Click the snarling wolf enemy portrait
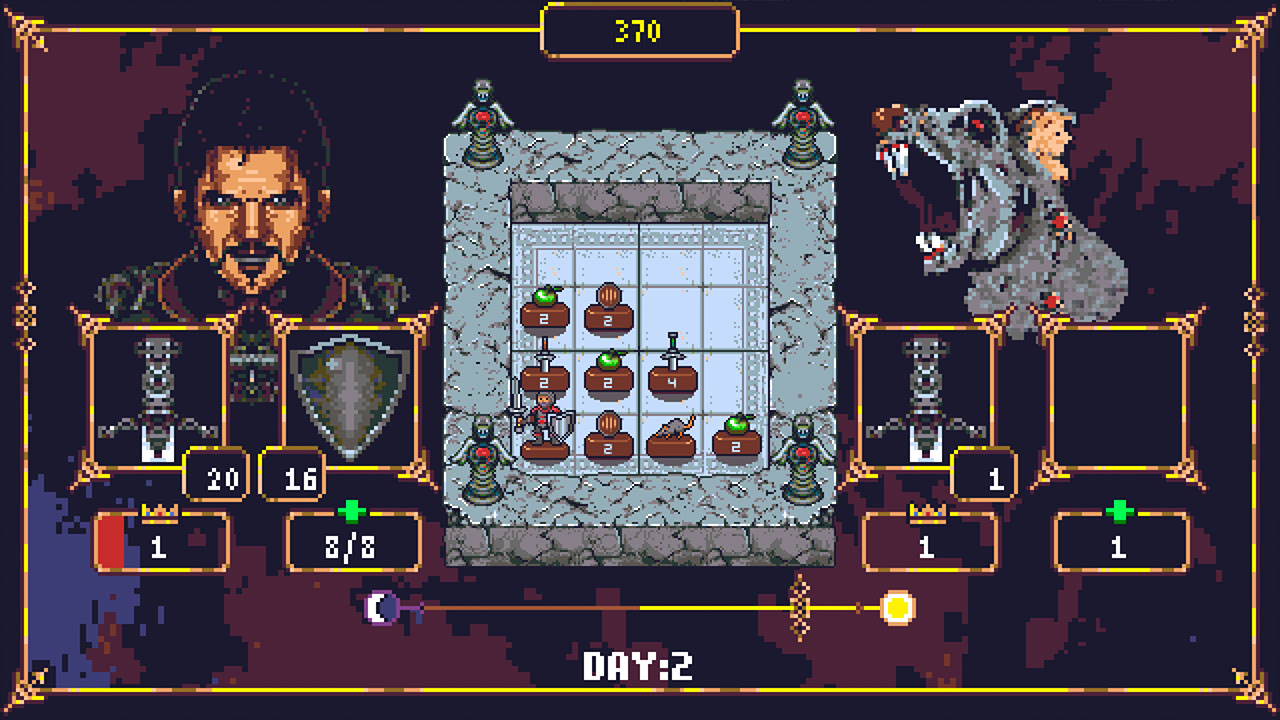 click(975, 200)
